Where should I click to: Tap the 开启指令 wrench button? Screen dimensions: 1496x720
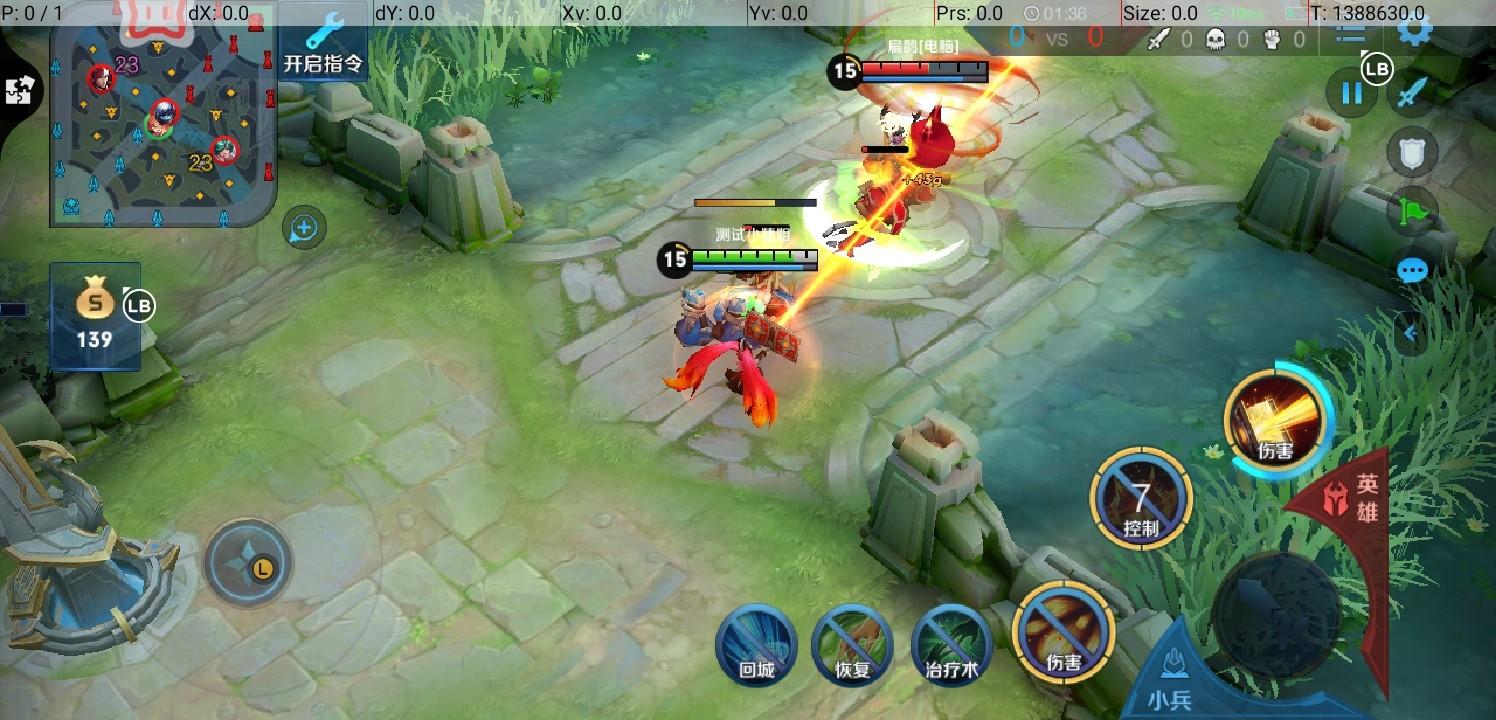click(x=323, y=47)
